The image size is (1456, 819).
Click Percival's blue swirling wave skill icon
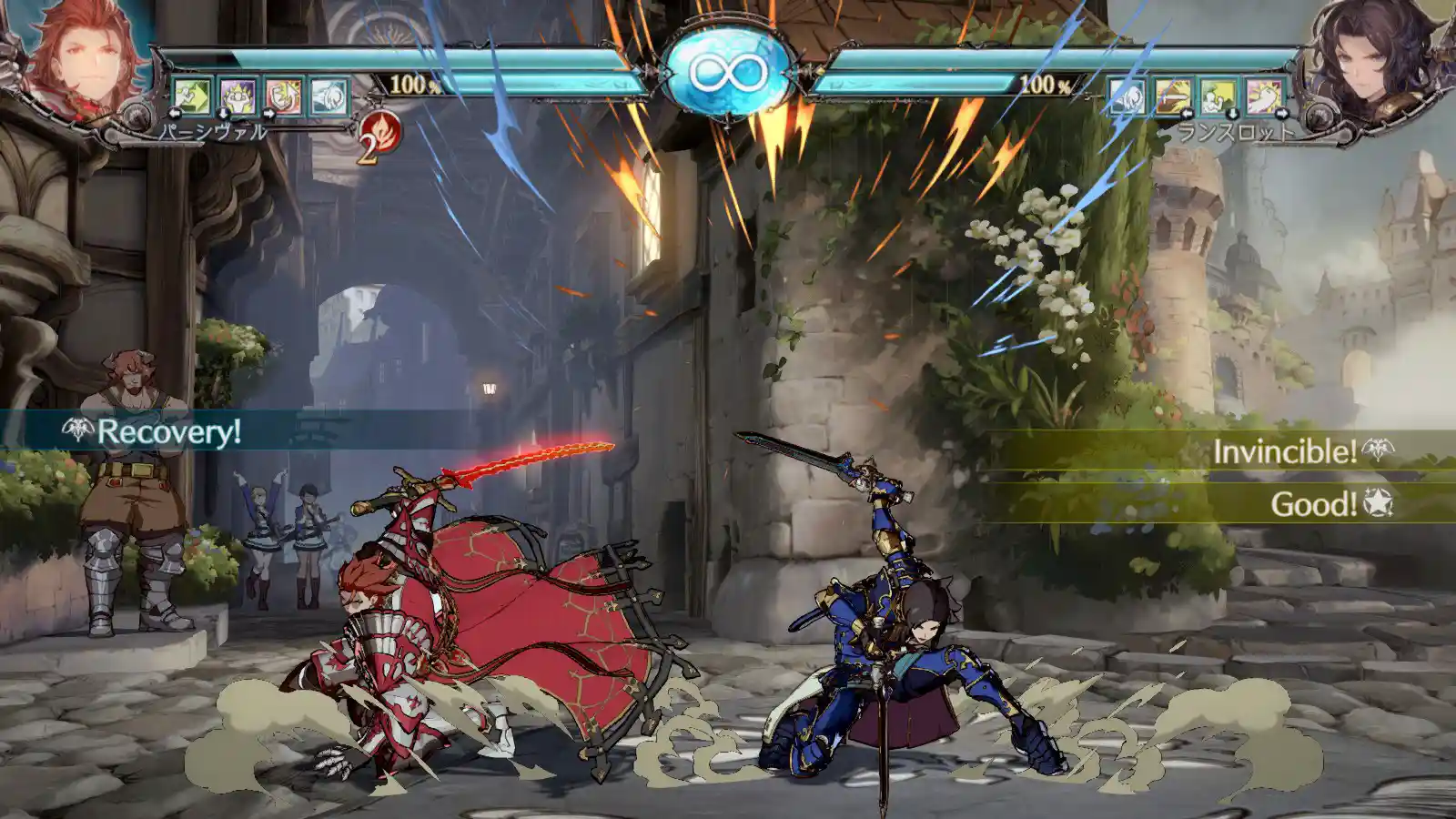tap(329, 96)
